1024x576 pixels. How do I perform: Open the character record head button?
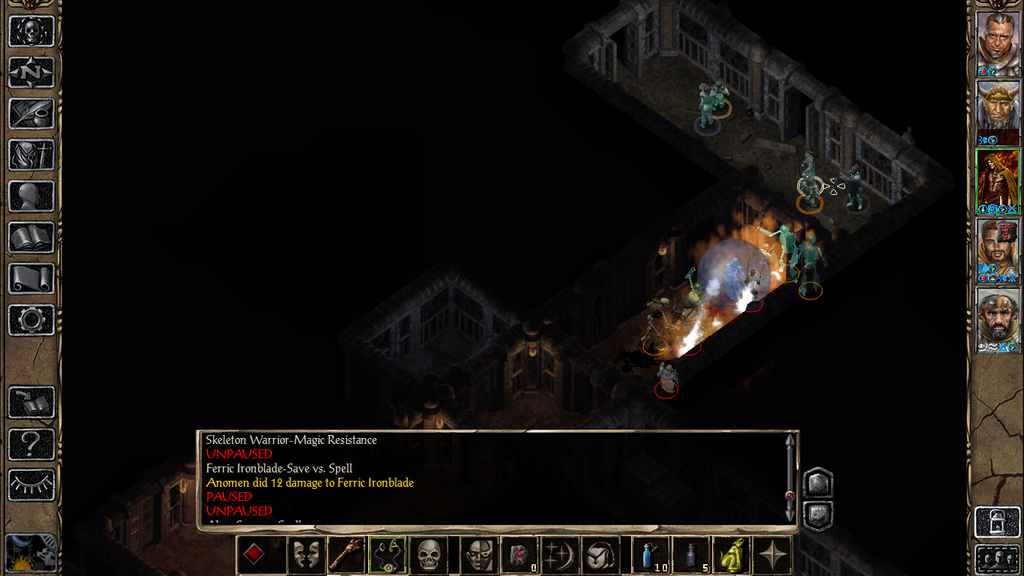point(31,196)
